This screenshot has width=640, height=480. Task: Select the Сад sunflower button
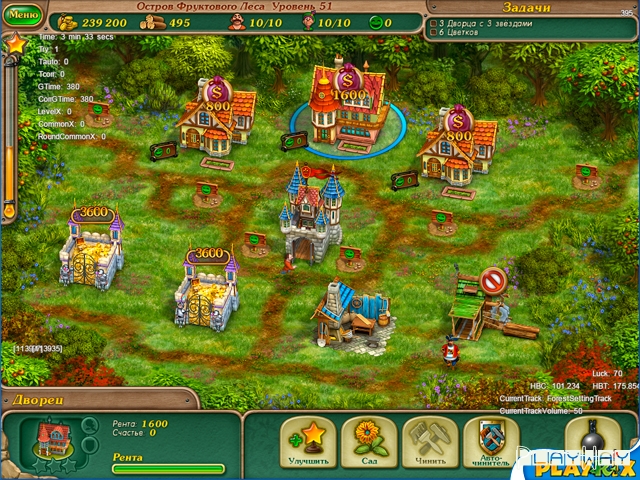pos(366,442)
